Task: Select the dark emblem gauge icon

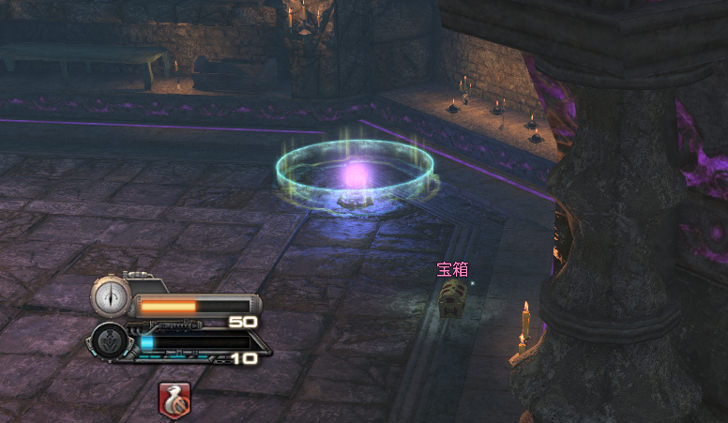Action: (108, 340)
